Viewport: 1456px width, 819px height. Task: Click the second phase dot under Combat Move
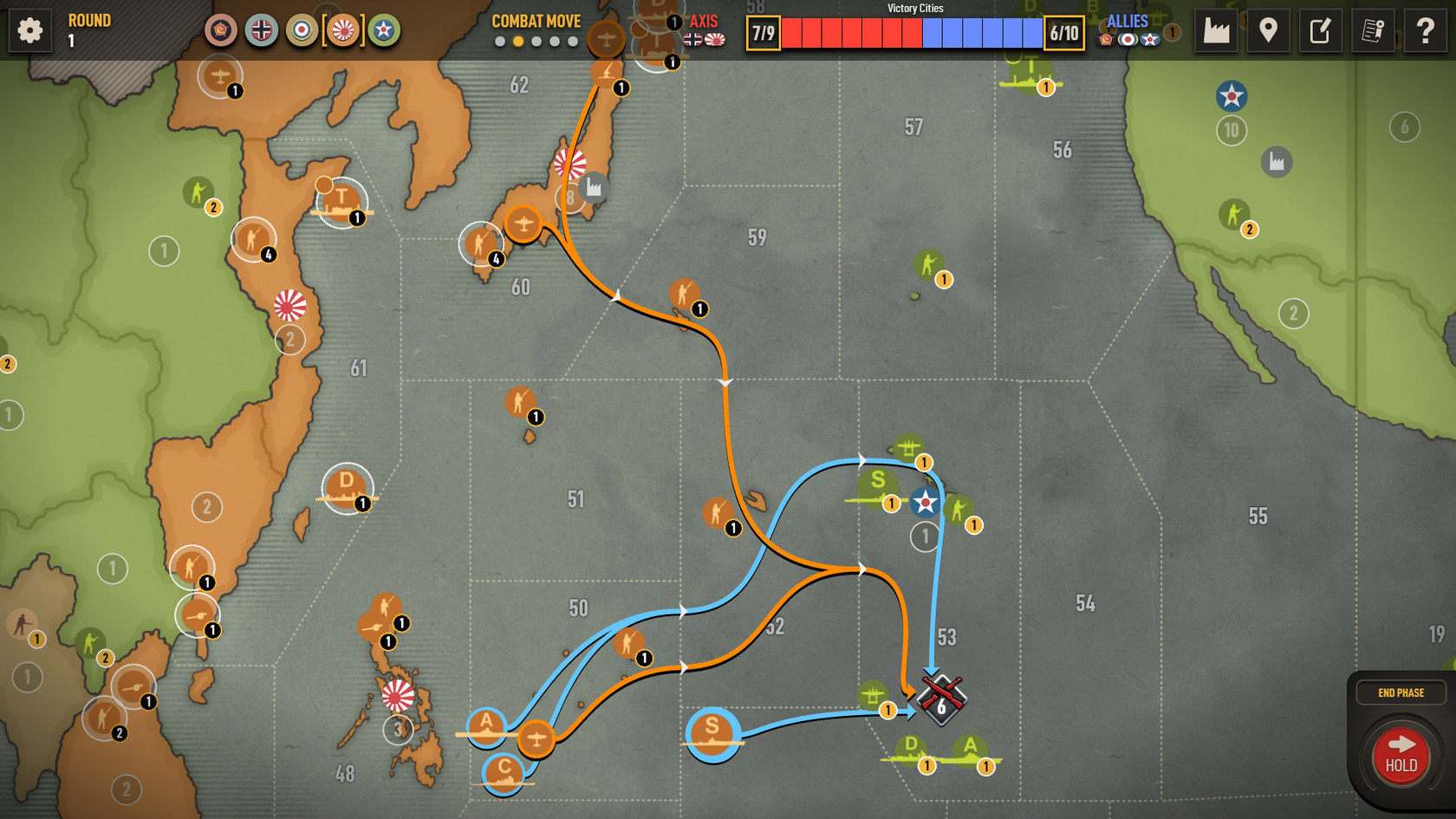[518, 40]
